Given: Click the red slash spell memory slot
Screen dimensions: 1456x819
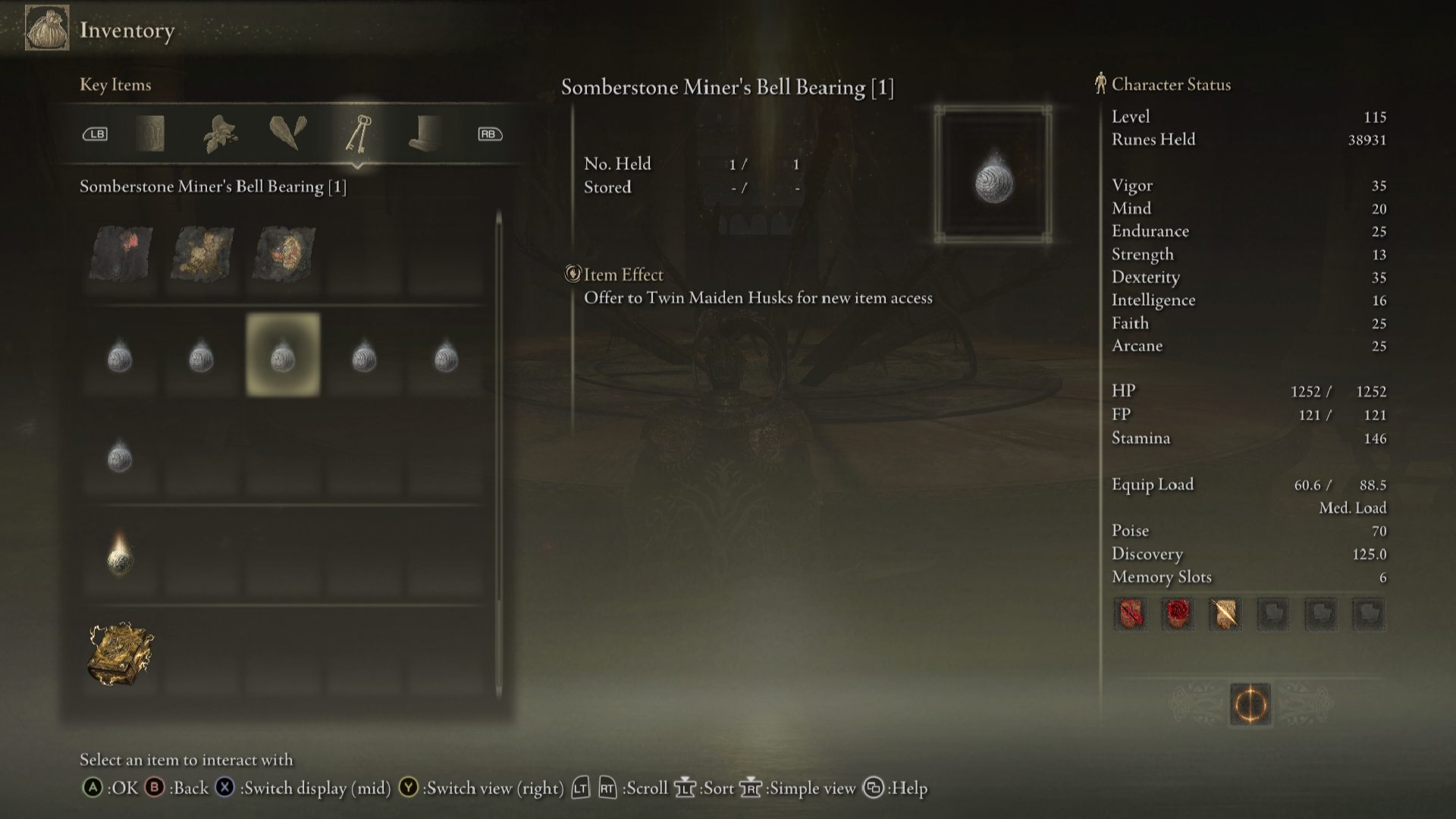Looking at the screenshot, I should point(1130,613).
